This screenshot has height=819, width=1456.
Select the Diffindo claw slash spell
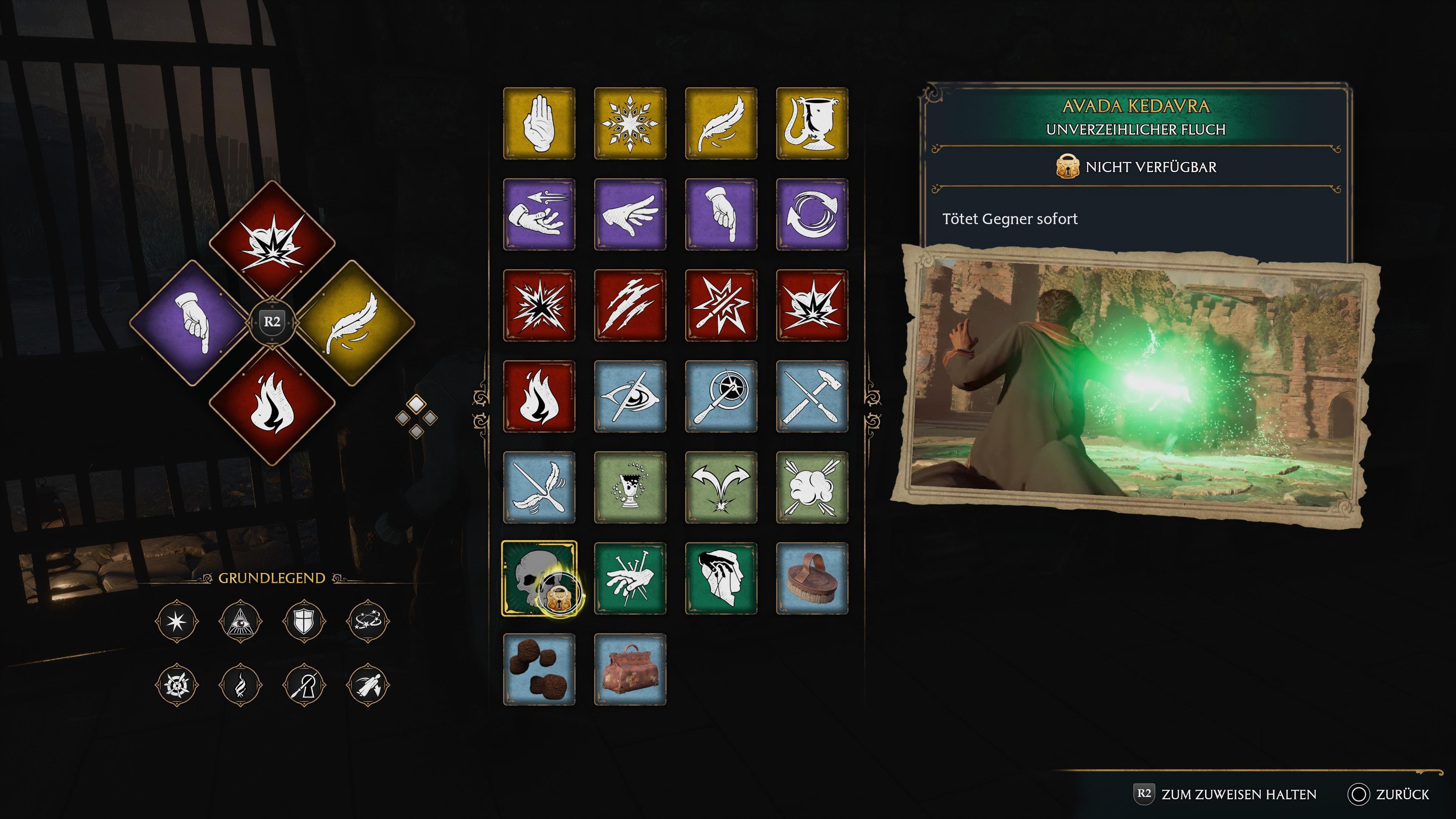point(630,305)
